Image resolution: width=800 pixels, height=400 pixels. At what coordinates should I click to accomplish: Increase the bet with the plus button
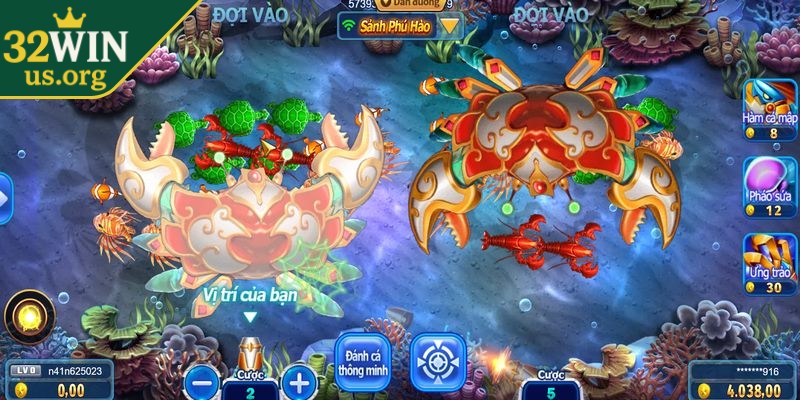297,381
